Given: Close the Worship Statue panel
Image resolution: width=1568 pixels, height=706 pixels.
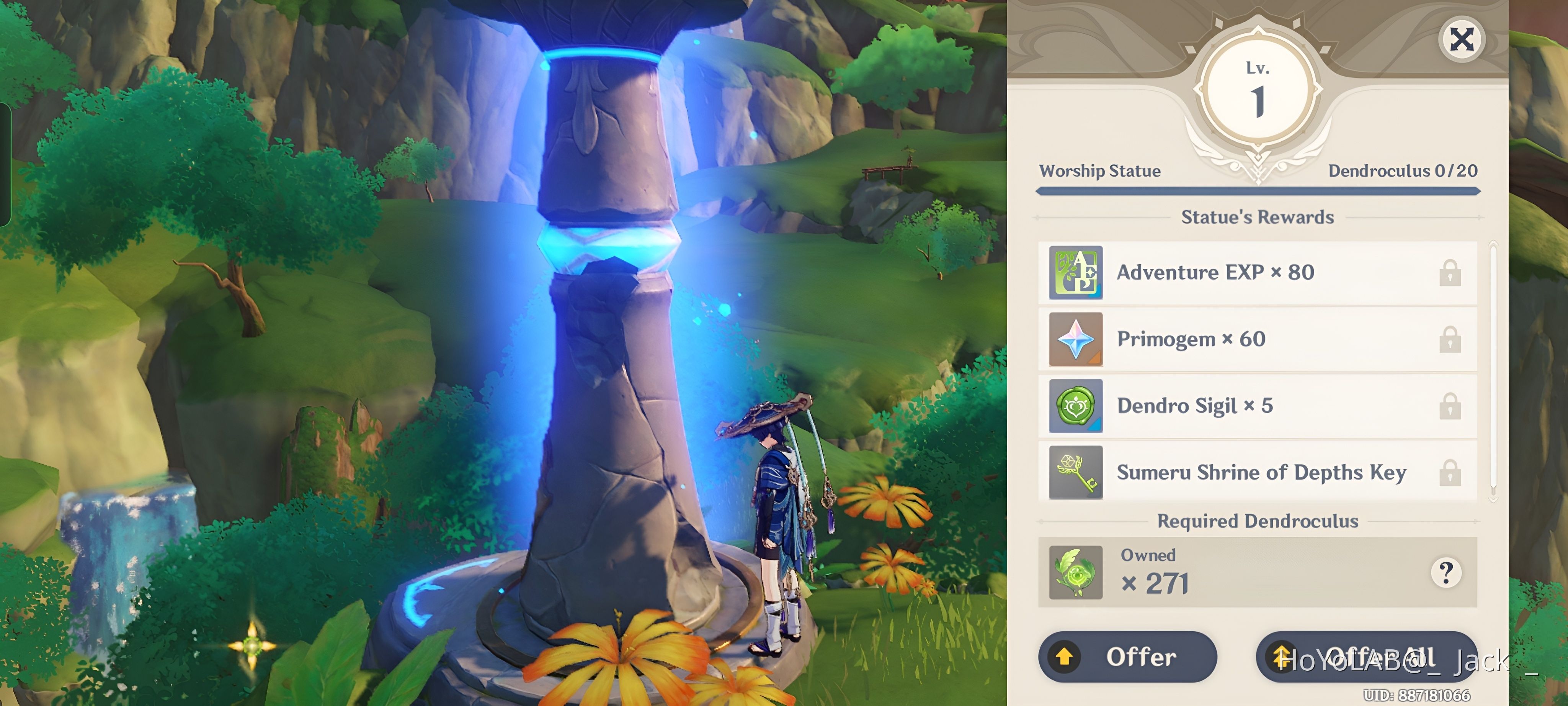Looking at the screenshot, I should pos(1462,39).
